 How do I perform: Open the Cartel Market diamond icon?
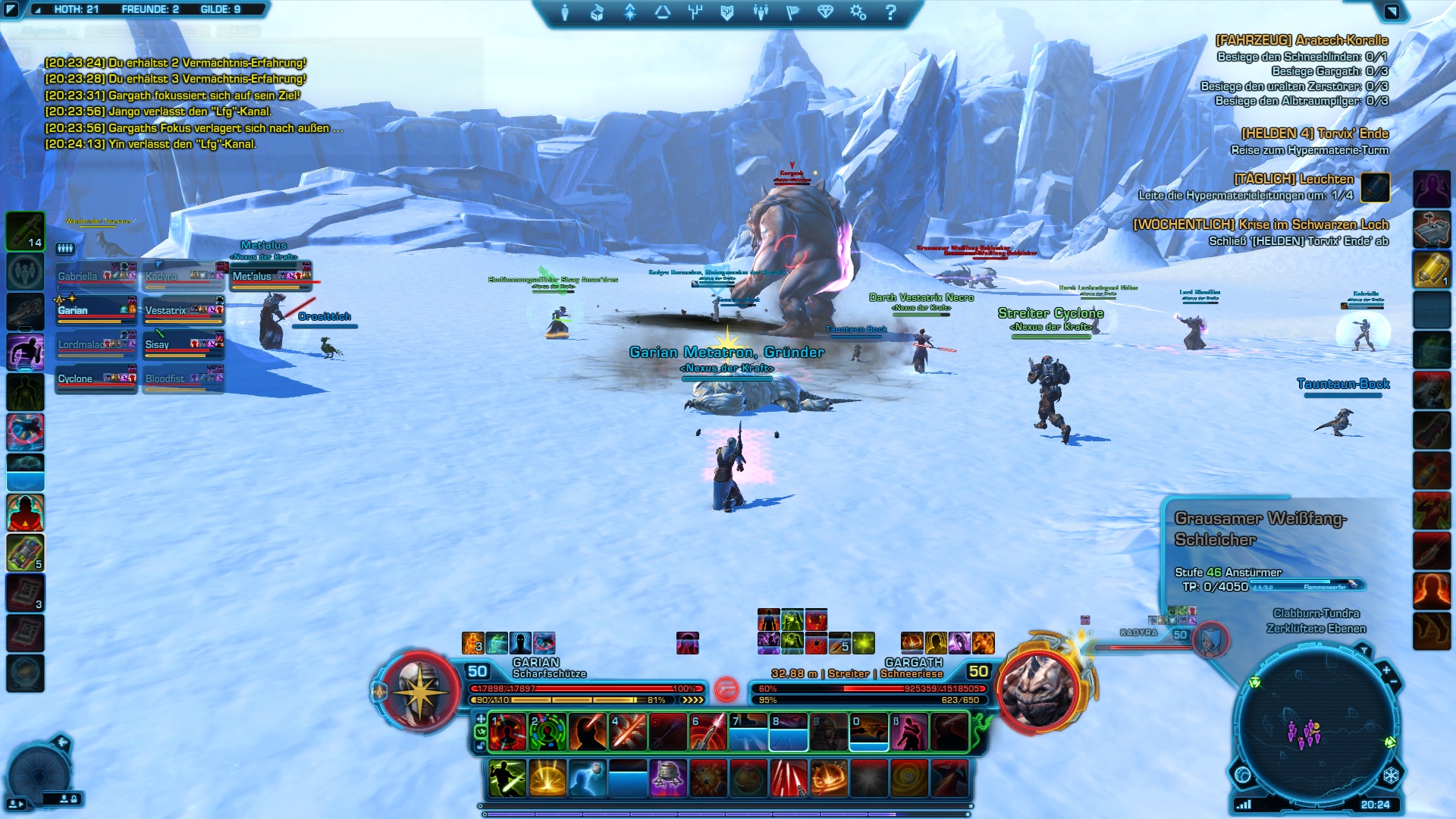tap(825, 12)
